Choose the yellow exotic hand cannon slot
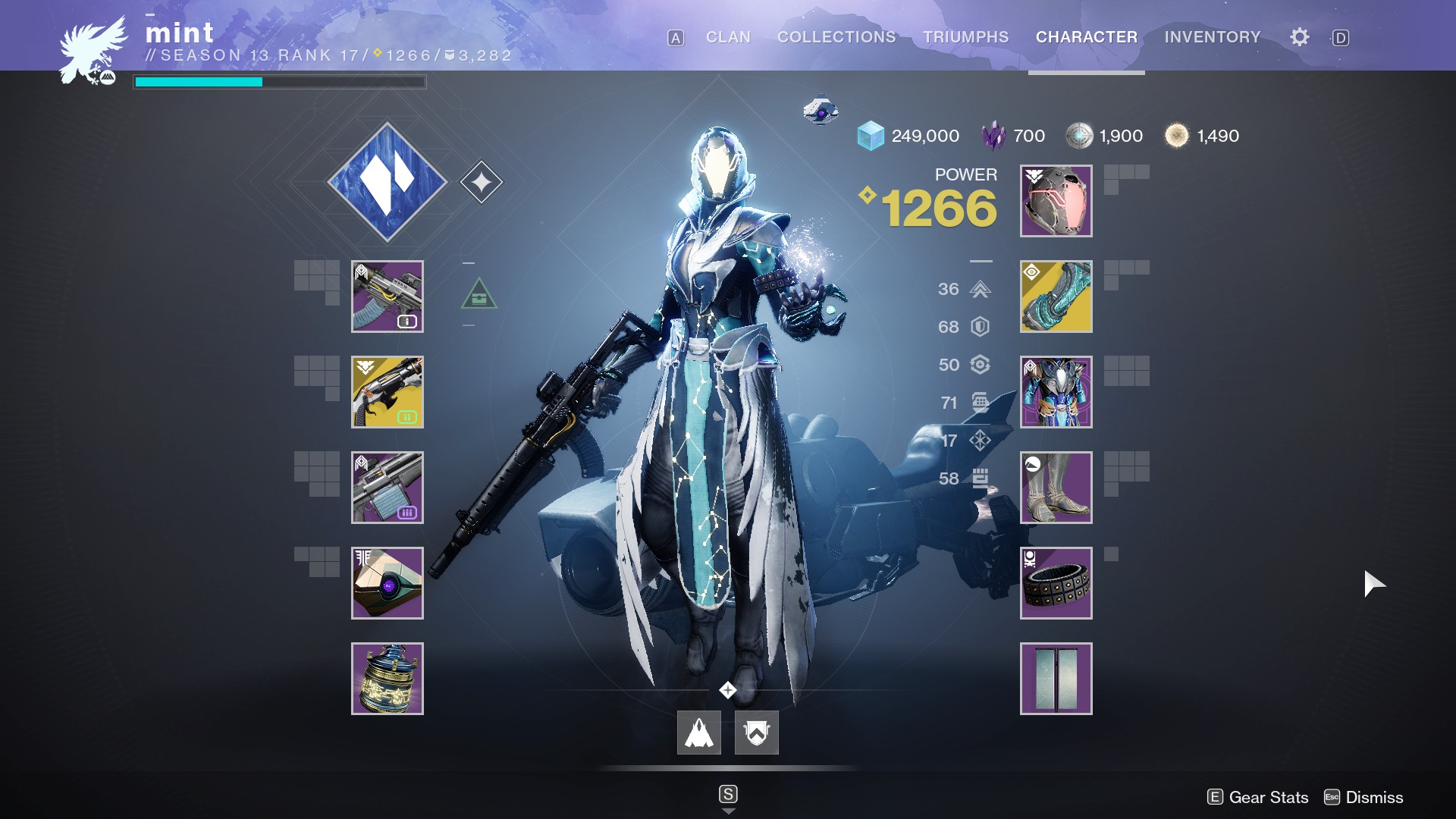1456x819 pixels. point(388,392)
